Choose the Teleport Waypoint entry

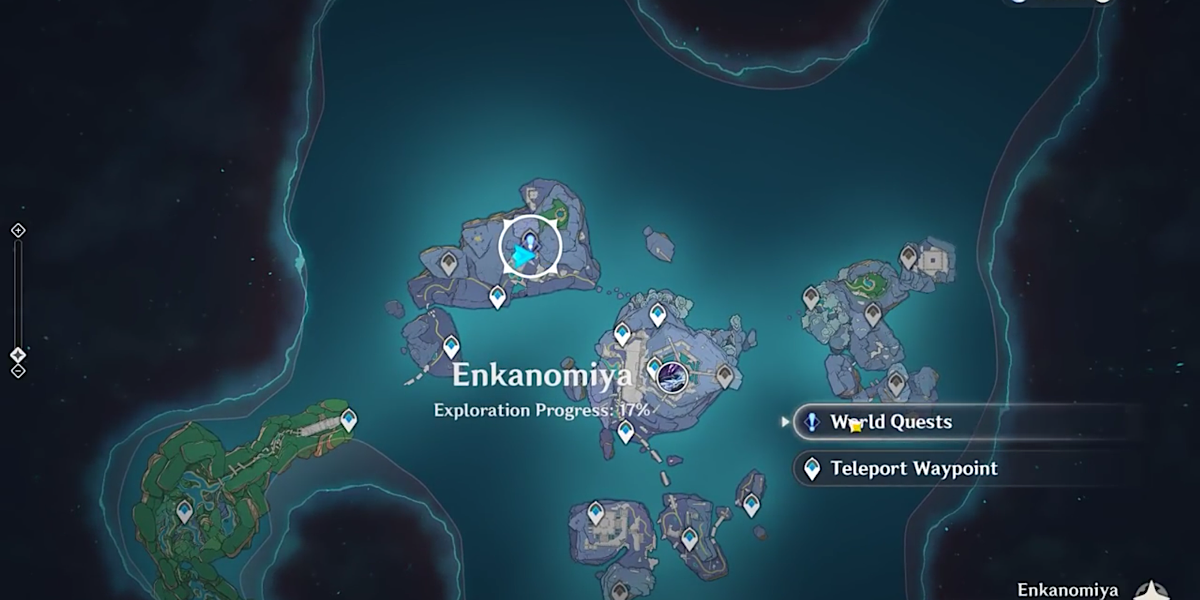click(912, 468)
